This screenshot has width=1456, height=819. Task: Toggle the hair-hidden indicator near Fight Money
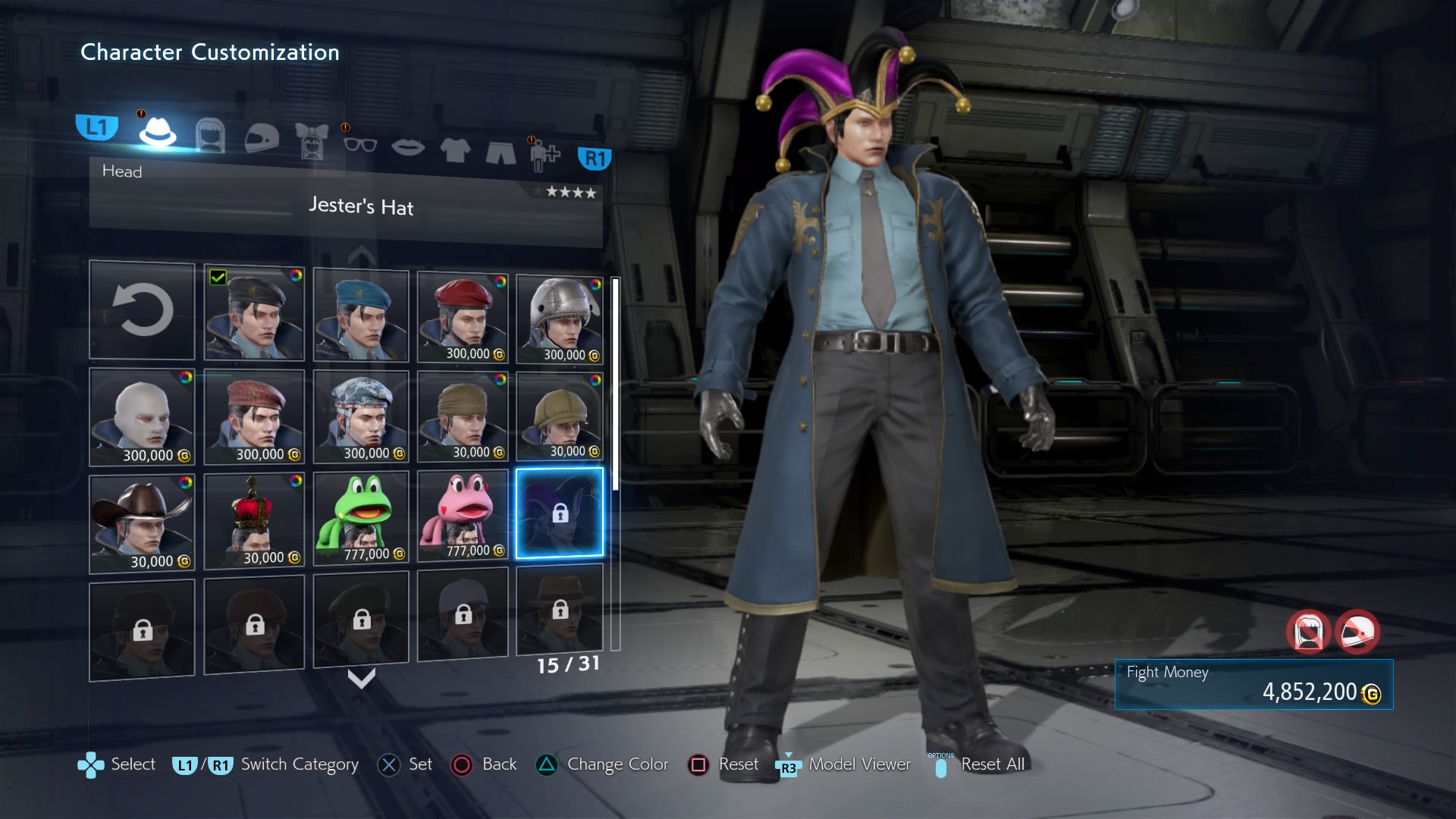[x=1308, y=632]
